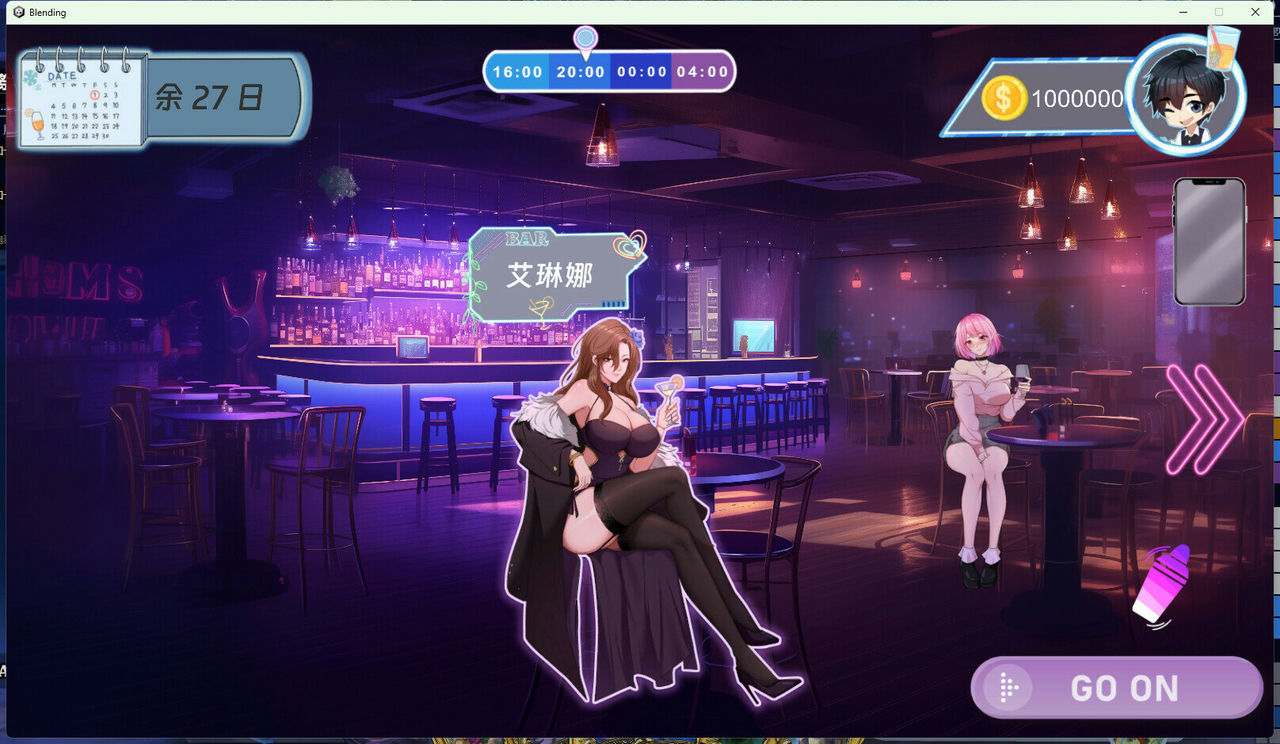Choose the 04:00 time slot
This screenshot has width=1280, height=744.
click(x=702, y=72)
